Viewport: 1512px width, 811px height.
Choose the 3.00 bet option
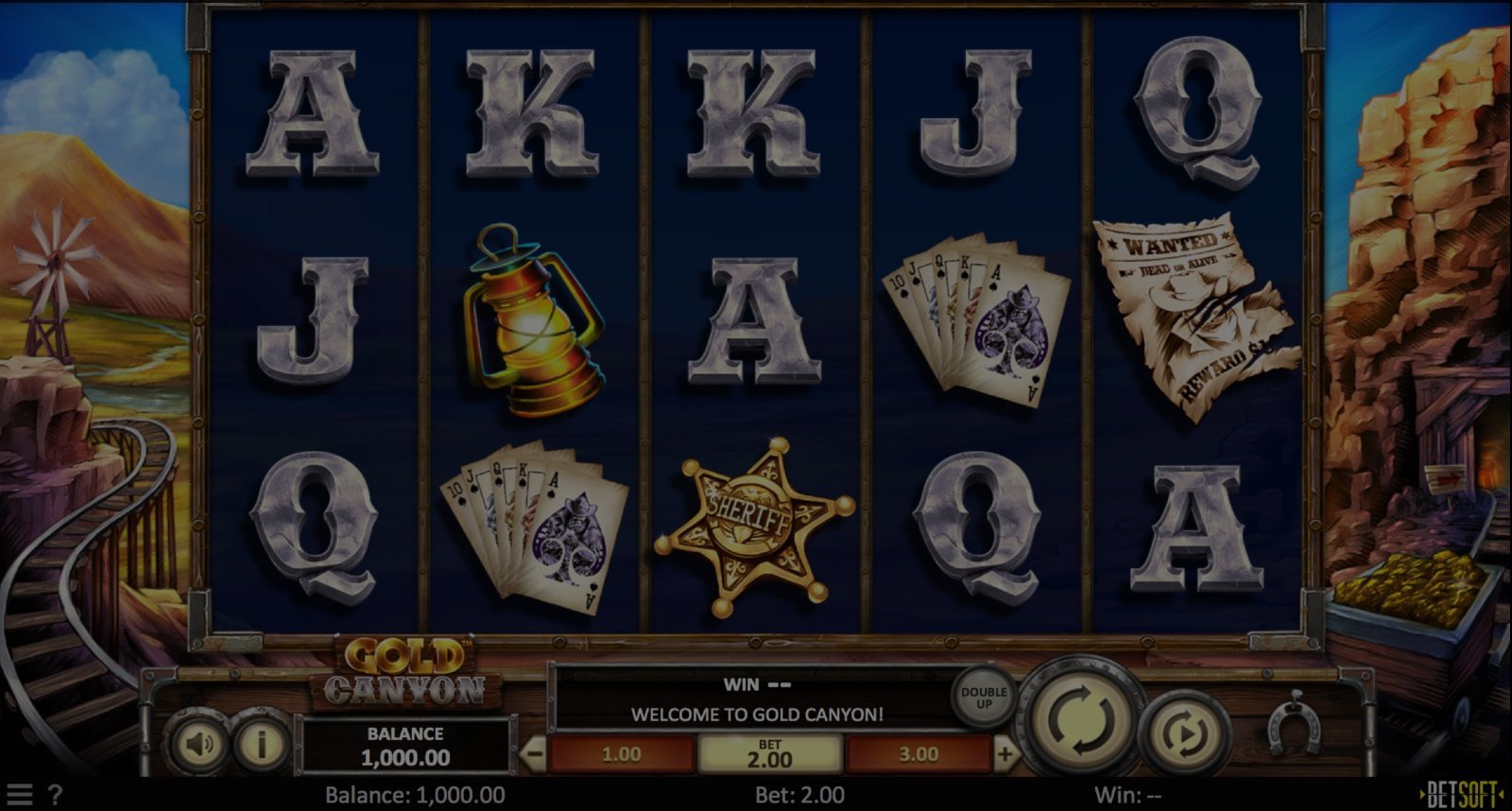pyautogui.click(x=919, y=754)
